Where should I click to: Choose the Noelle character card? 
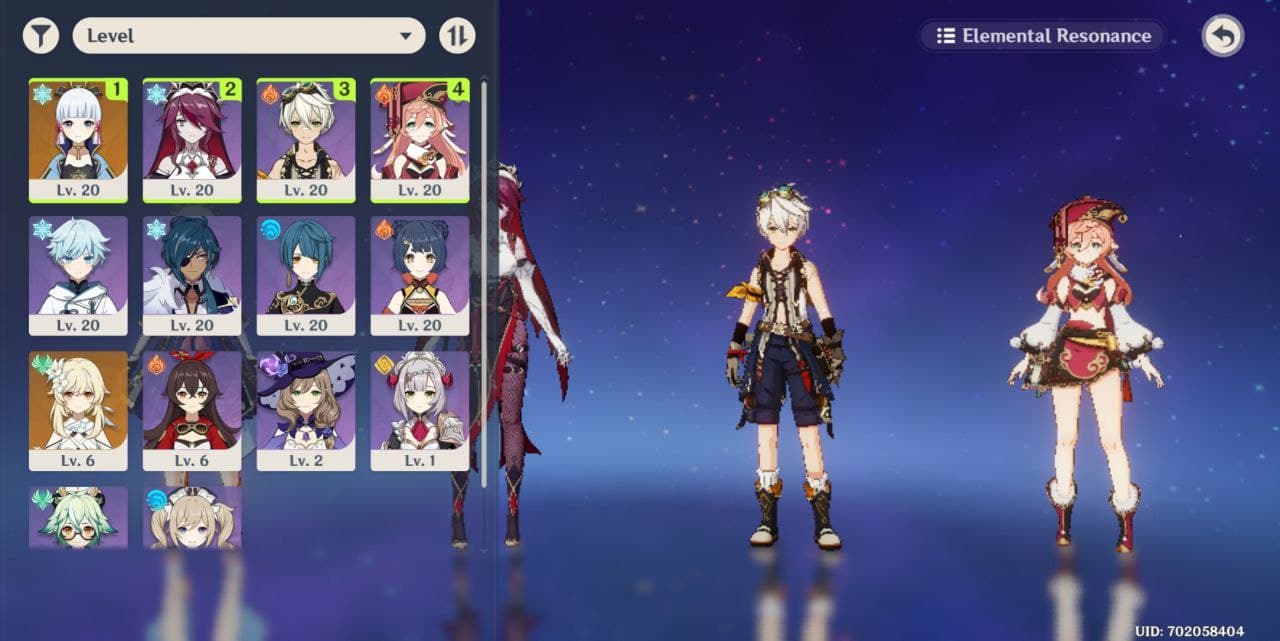(x=420, y=410)
